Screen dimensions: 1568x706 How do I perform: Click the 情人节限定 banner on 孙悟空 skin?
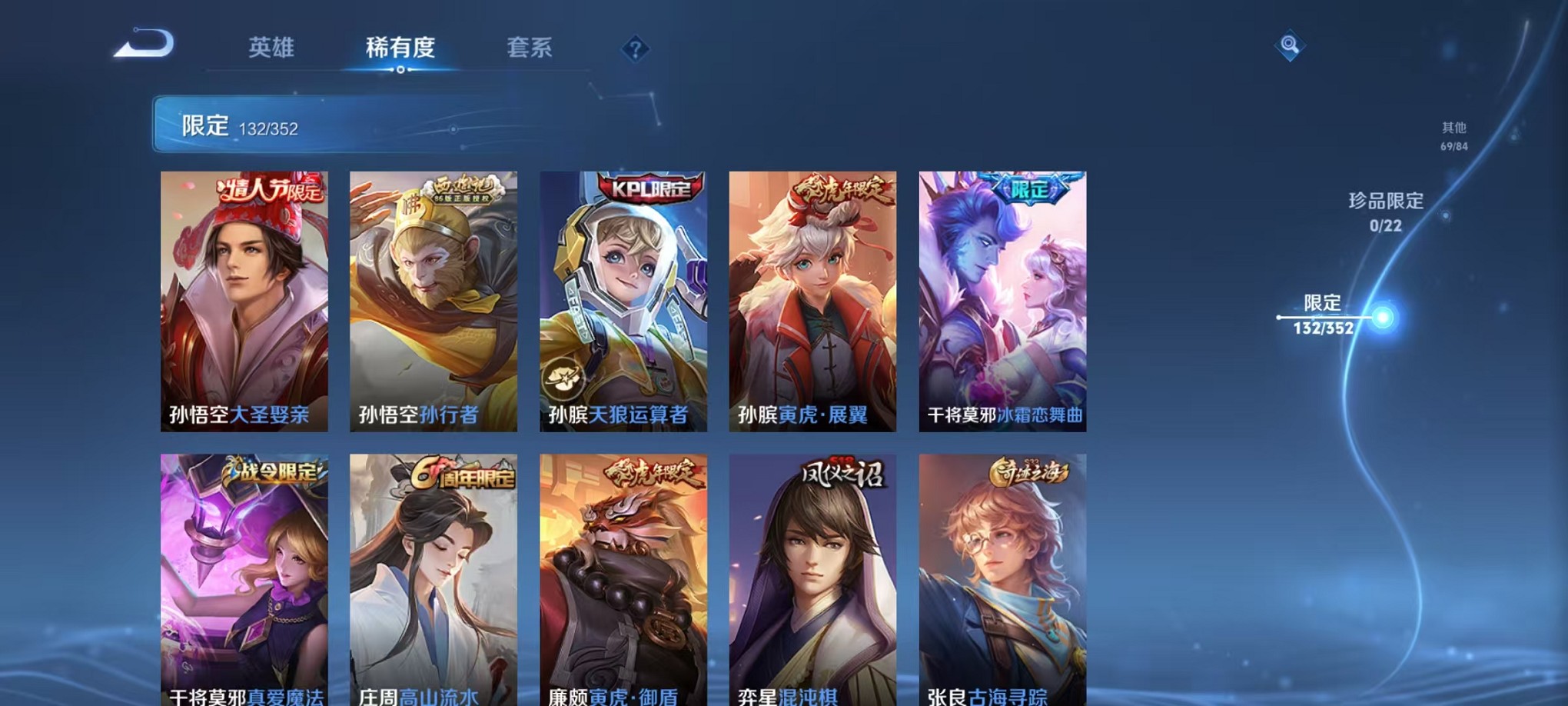[265, 188]
